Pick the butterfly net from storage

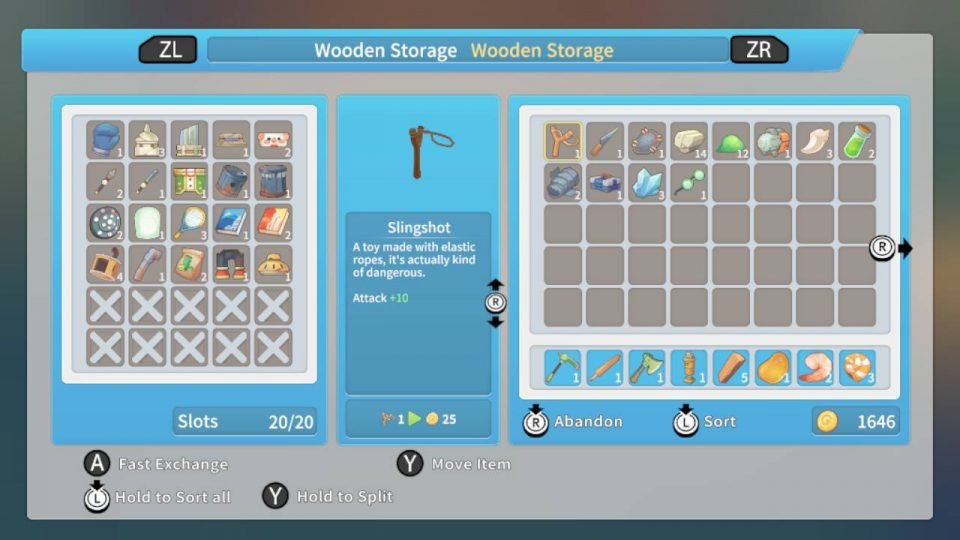189,222
